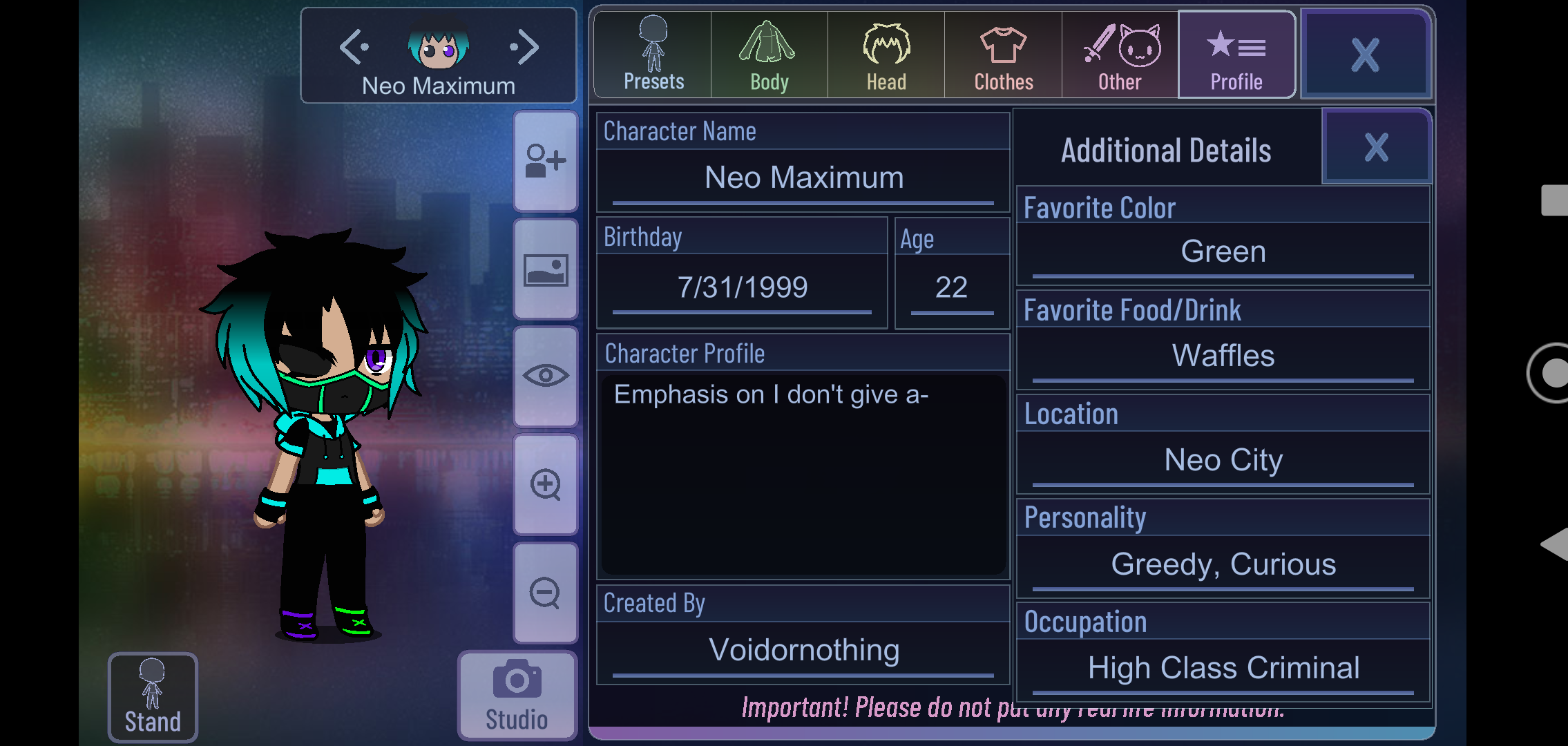Close the Additional Details panel
The height and width of the screenshot is (746, 1568).
coord(1375,146)
